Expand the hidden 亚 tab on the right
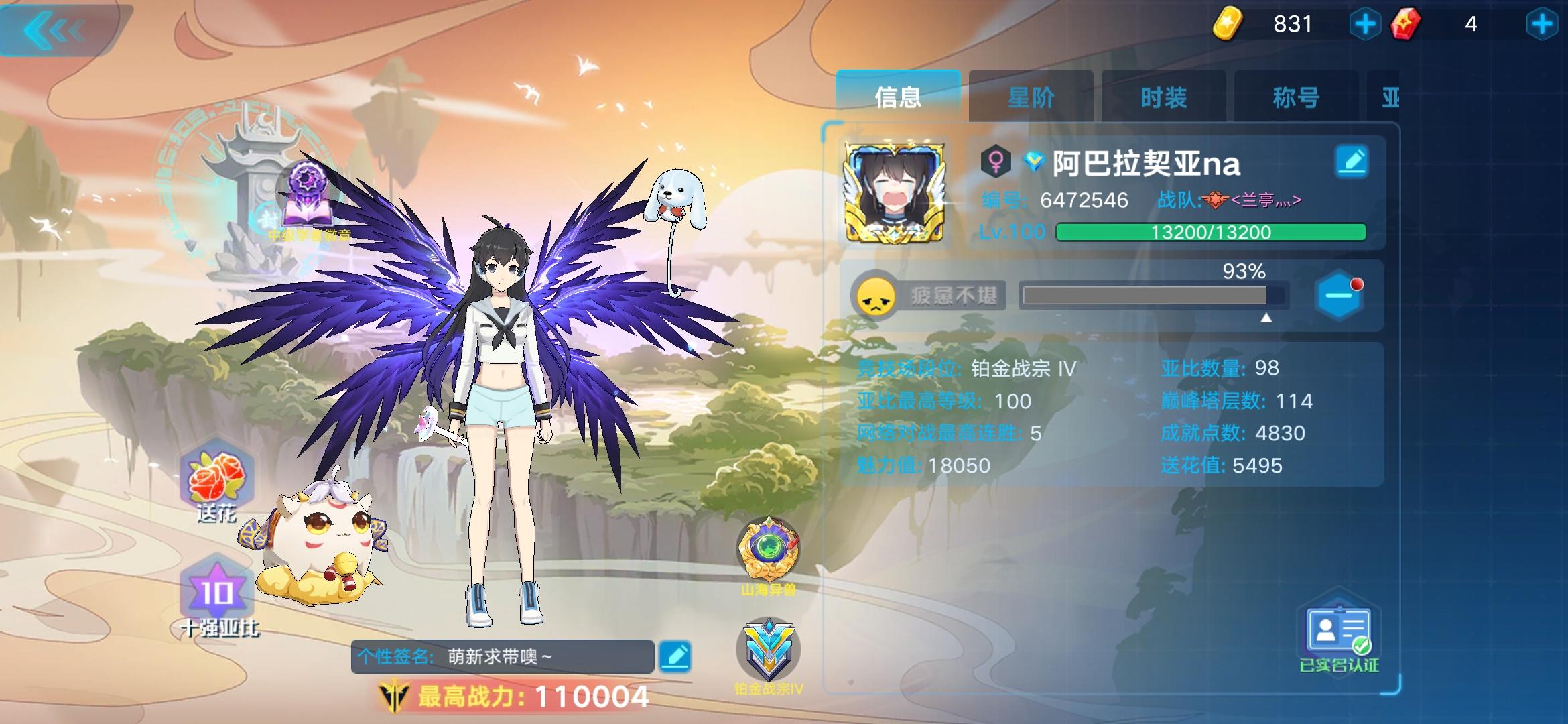Screen dimensions: 1568x724 1394,97
